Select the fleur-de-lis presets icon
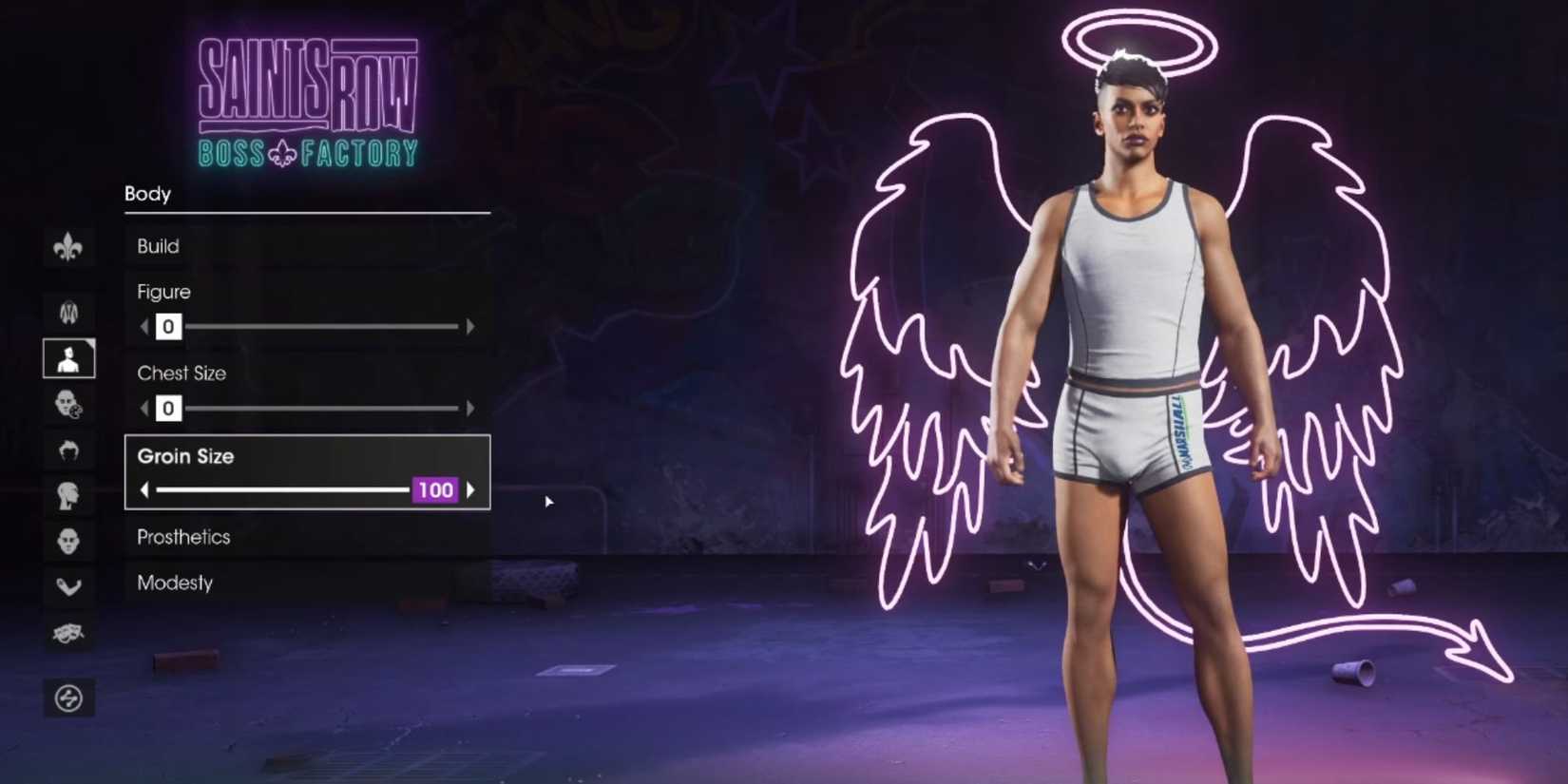 [x=68, y=244]
